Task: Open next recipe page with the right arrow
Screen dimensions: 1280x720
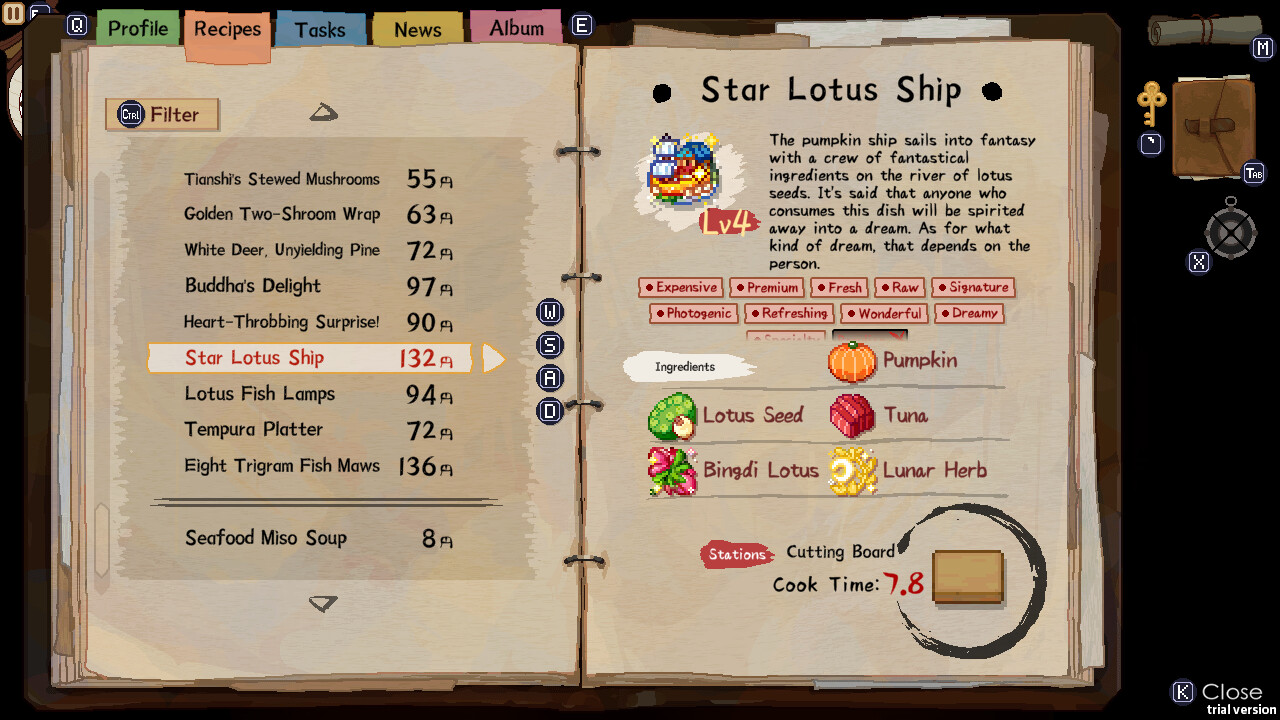Action: (x=492, y=357)
